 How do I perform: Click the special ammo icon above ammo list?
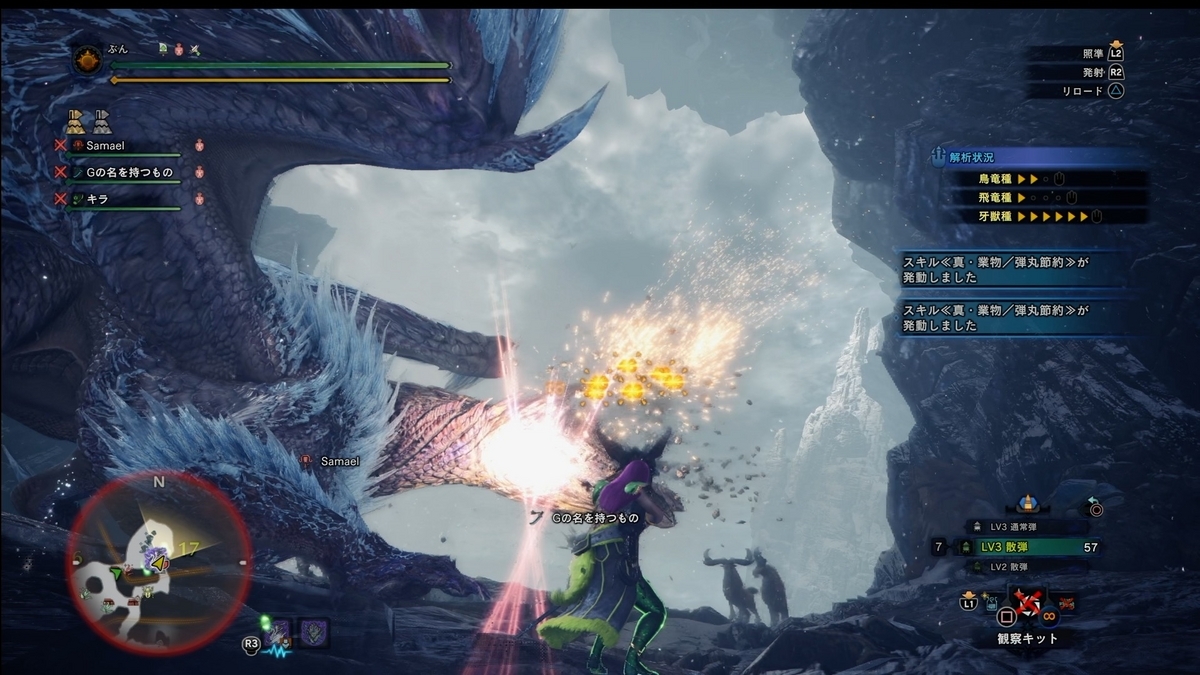click(1027, 504)
